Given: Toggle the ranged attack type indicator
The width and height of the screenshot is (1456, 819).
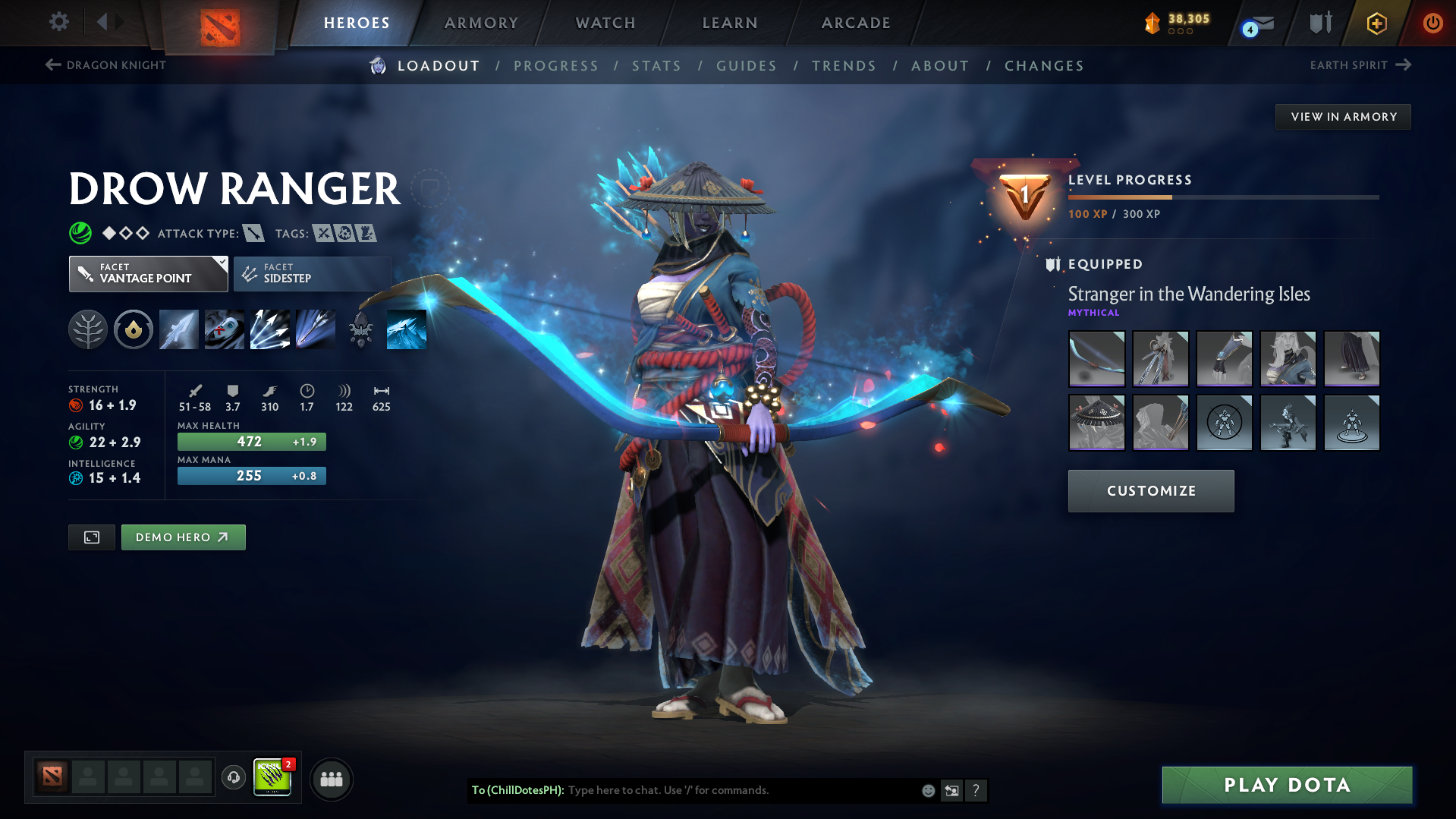Looking at the screenshot, I should tap(253, 233).
